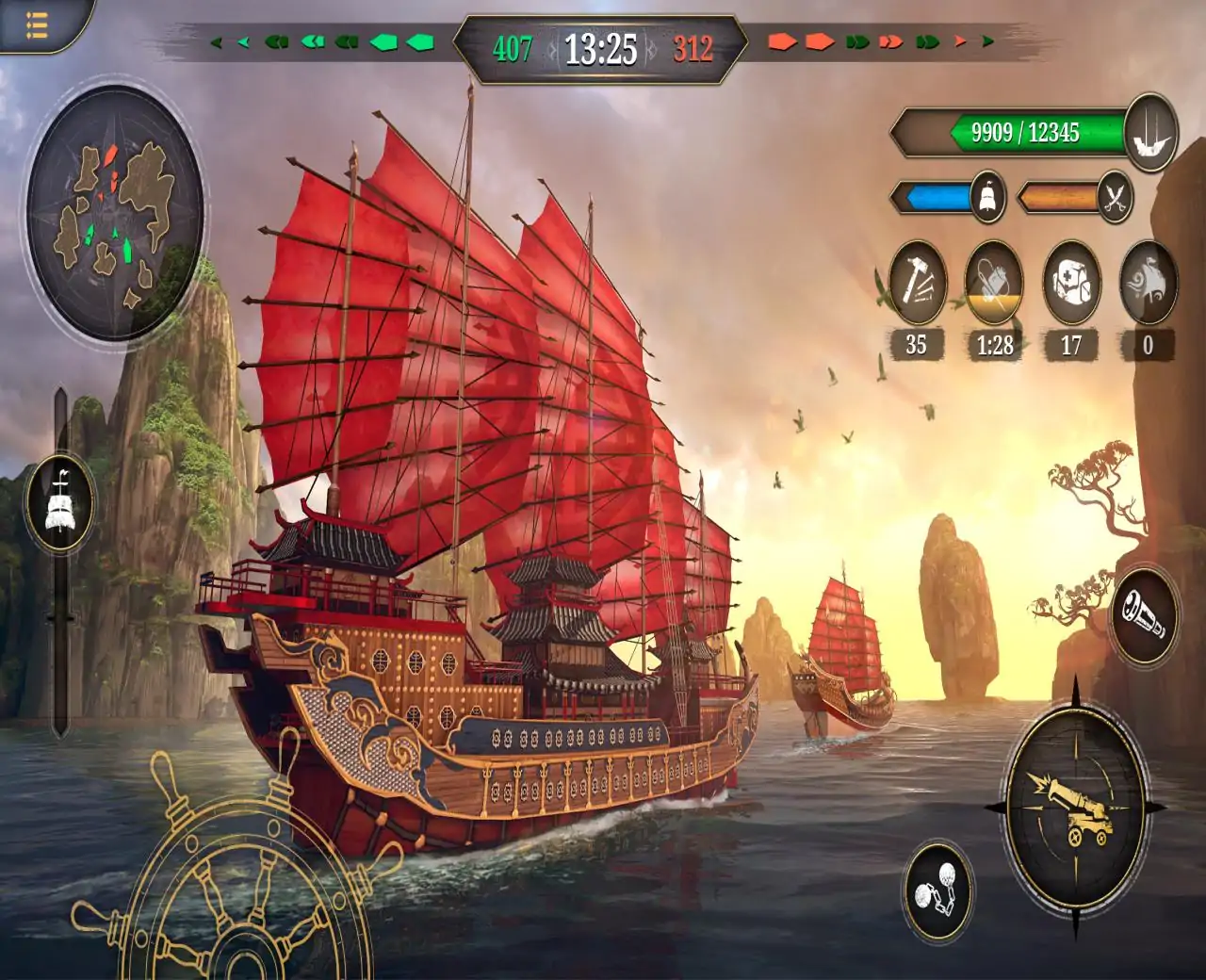Viewport: 1206px width, 980px height.
Task: Tap the ship hull icon by health
Action: 1151,133
